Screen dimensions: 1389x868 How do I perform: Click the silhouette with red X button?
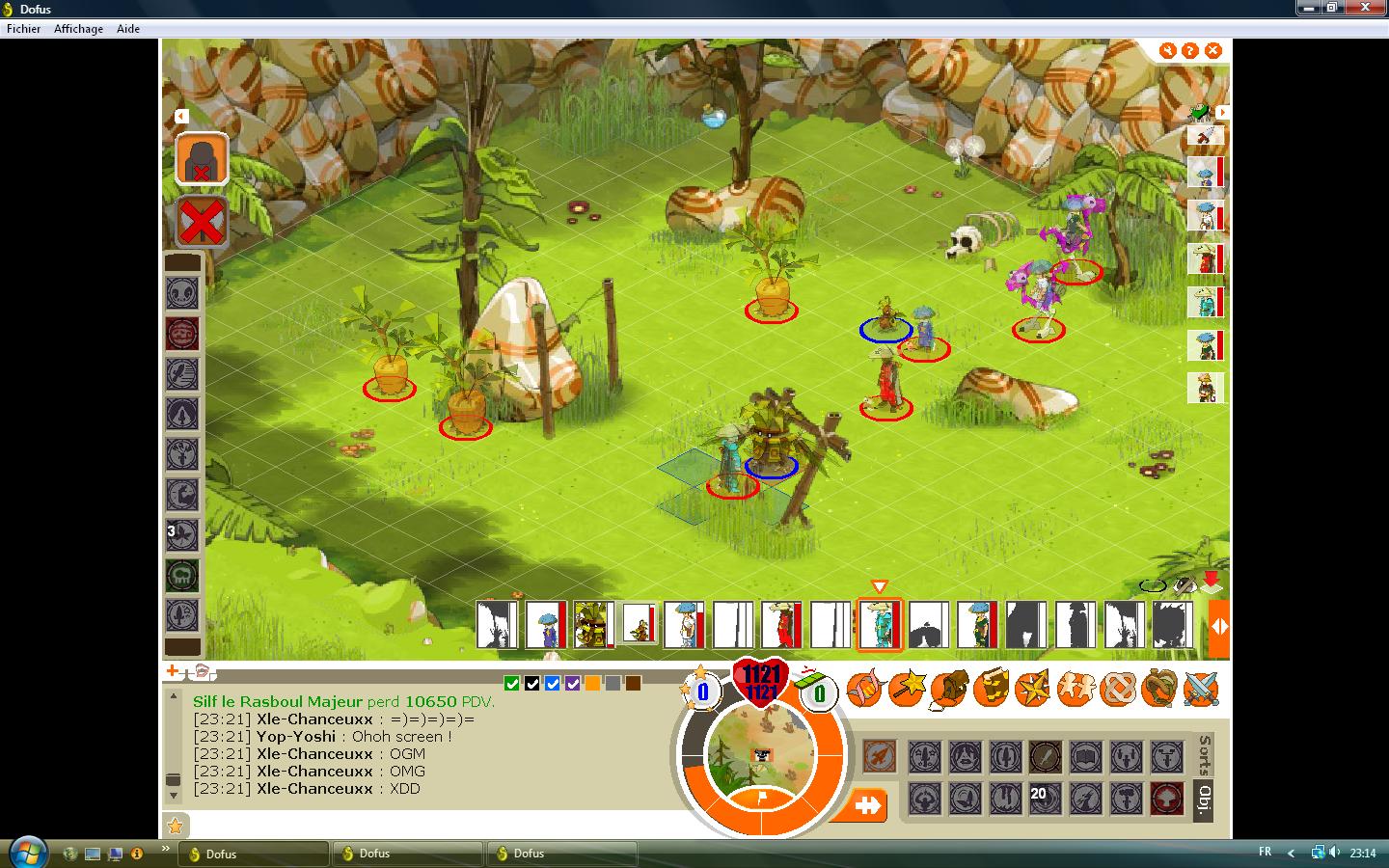coord(202,159)
